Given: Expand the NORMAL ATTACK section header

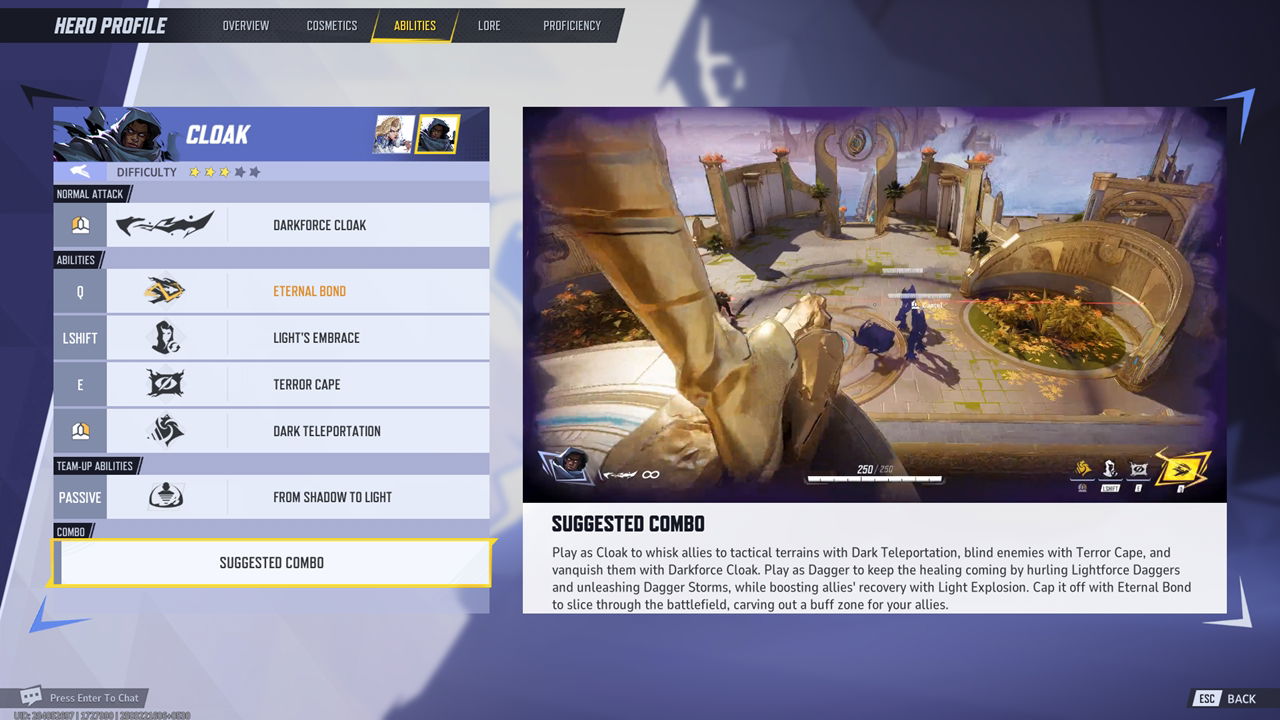Looking at the screenshot, I should 88,194.
